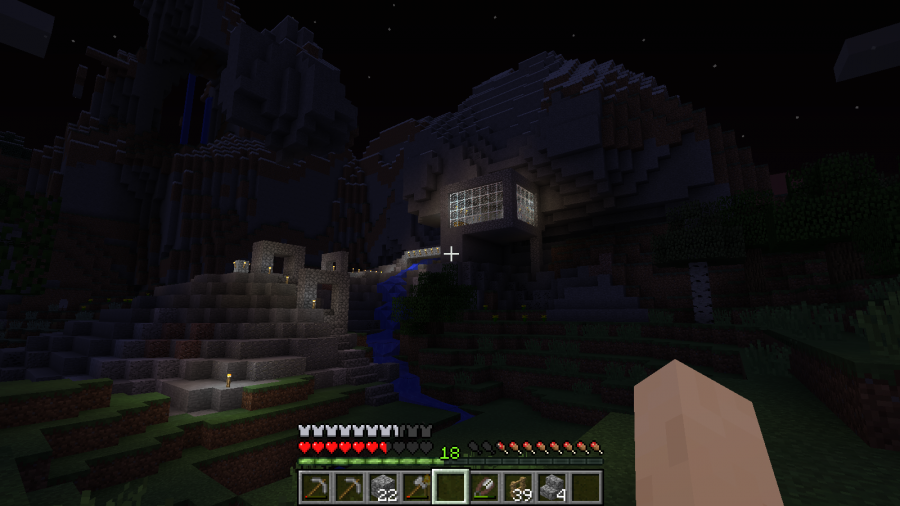Select the nearly broken pickaxe with red durability
The width and height of the screenshot is (900, 506).
point(316,488)
